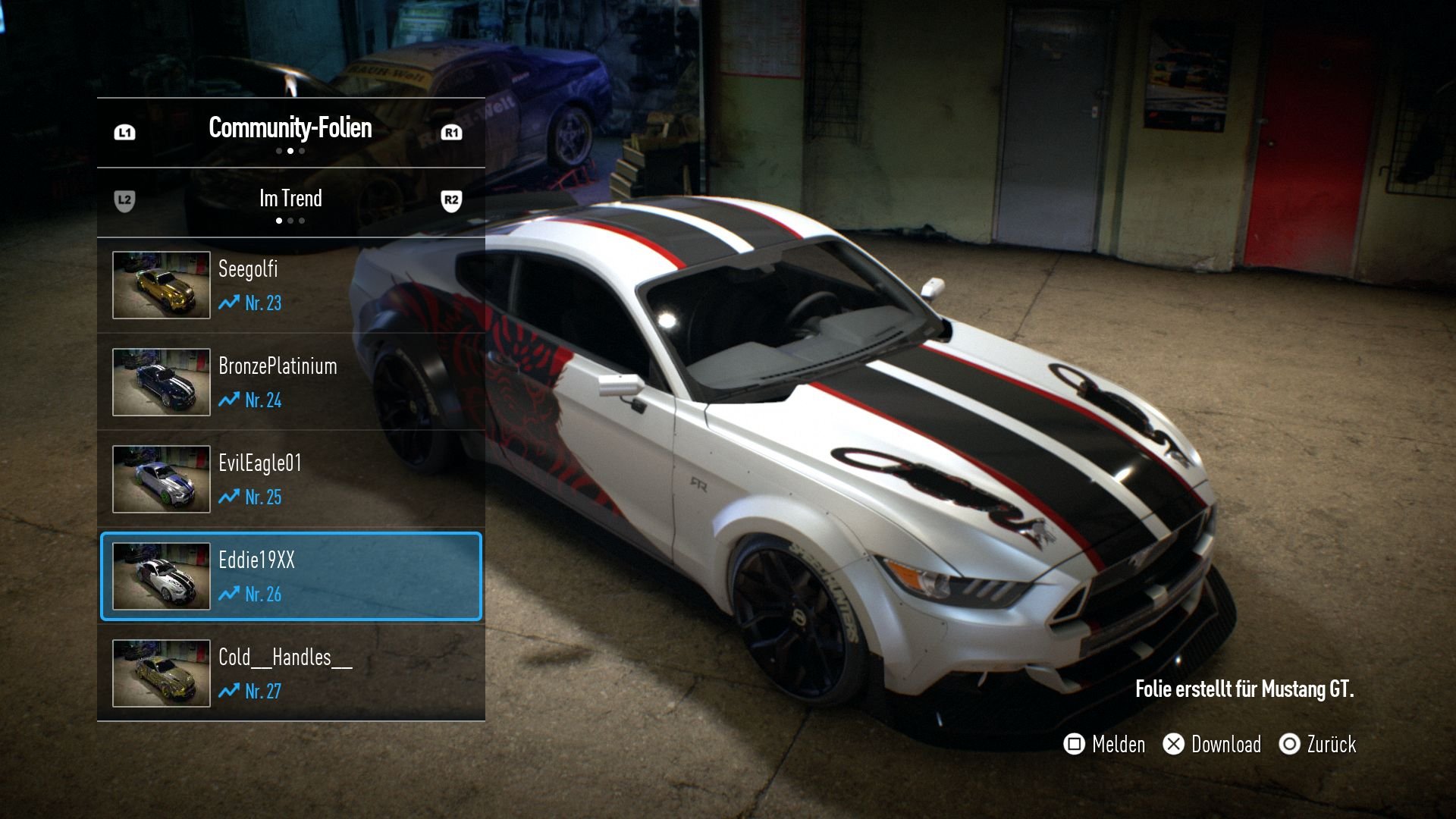This screenshot has height=819, width=1456.
Task: Click the EvilEagle01 car thumbnail
Action: click(161, 479)
